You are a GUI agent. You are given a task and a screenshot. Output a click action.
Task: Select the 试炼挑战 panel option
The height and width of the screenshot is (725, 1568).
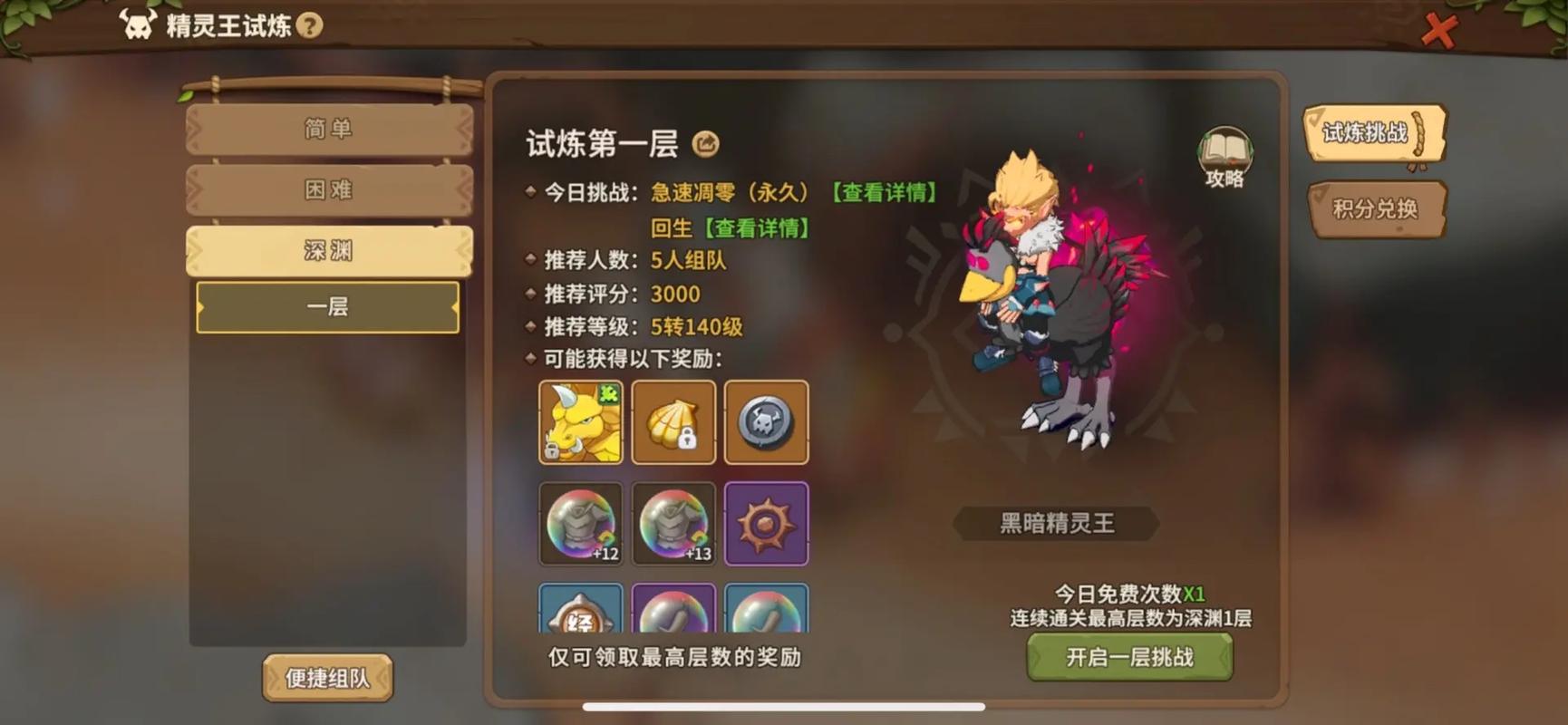pyautogui.click(x=1372, y=132)
